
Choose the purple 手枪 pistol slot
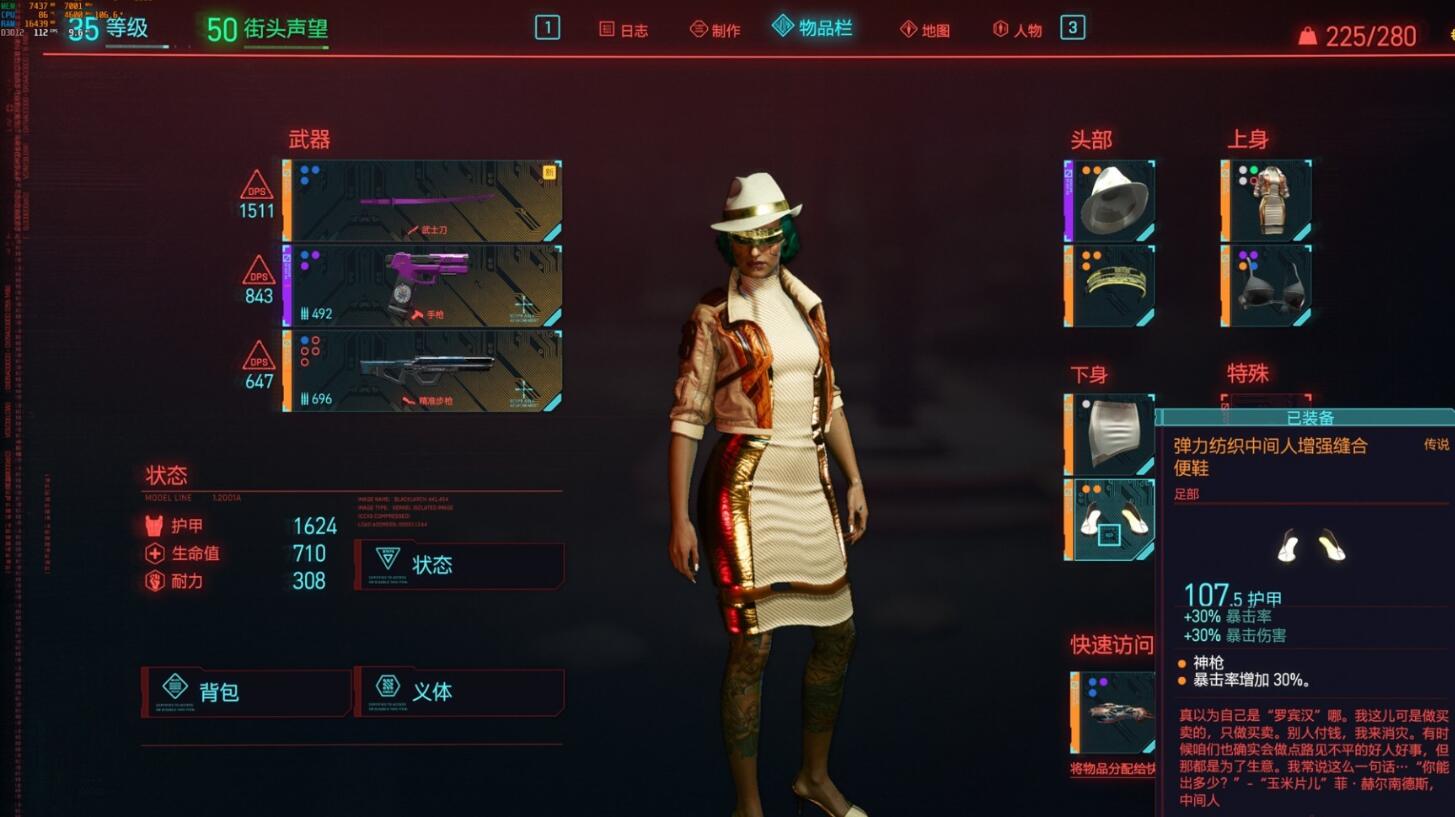click(x=422, y=286)
